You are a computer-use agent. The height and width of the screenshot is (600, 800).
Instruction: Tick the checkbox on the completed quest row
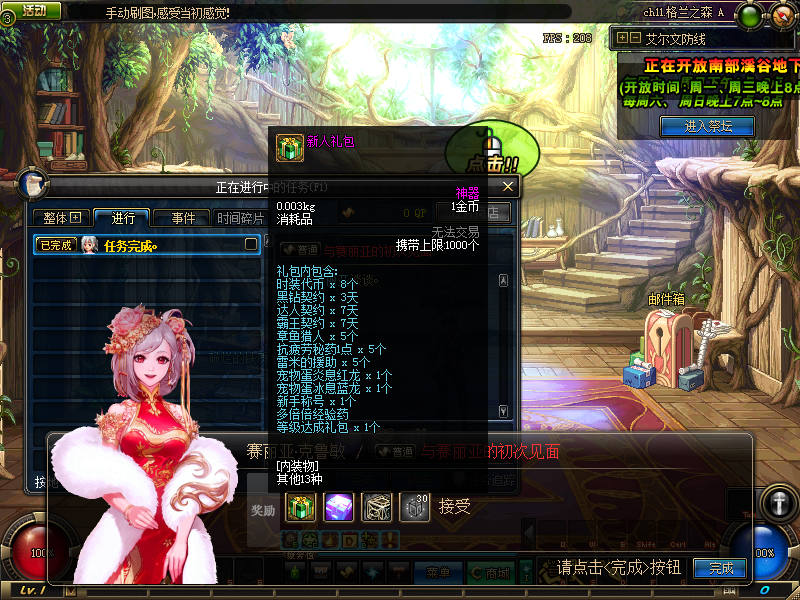click(251, 244)
